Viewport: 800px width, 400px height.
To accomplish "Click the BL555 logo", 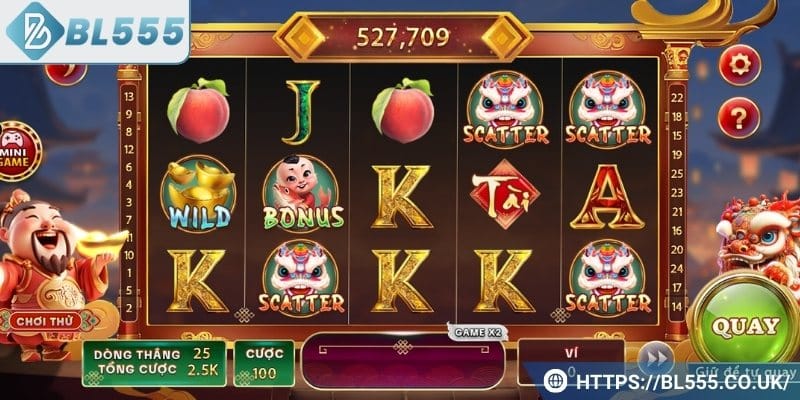I will click(x=97, y=32).
